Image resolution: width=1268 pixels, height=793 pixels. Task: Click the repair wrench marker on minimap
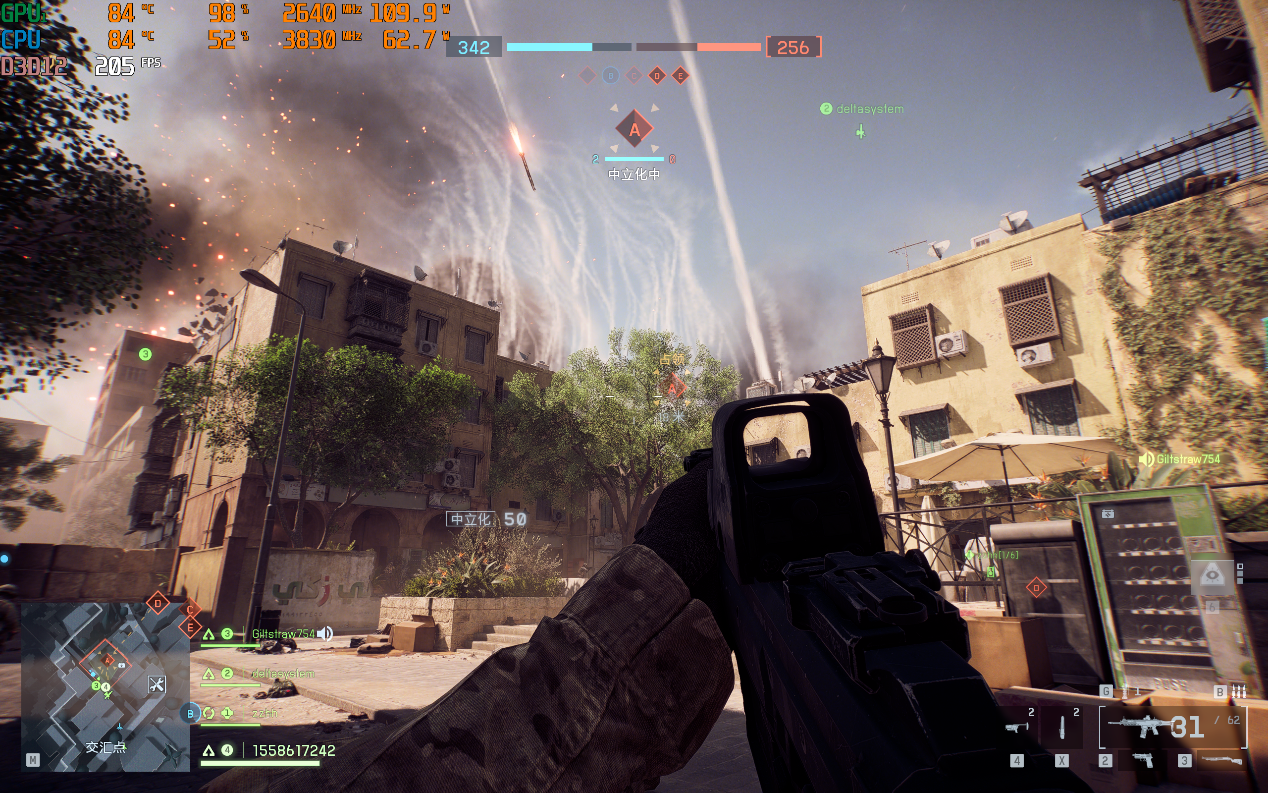pos(156,685)
